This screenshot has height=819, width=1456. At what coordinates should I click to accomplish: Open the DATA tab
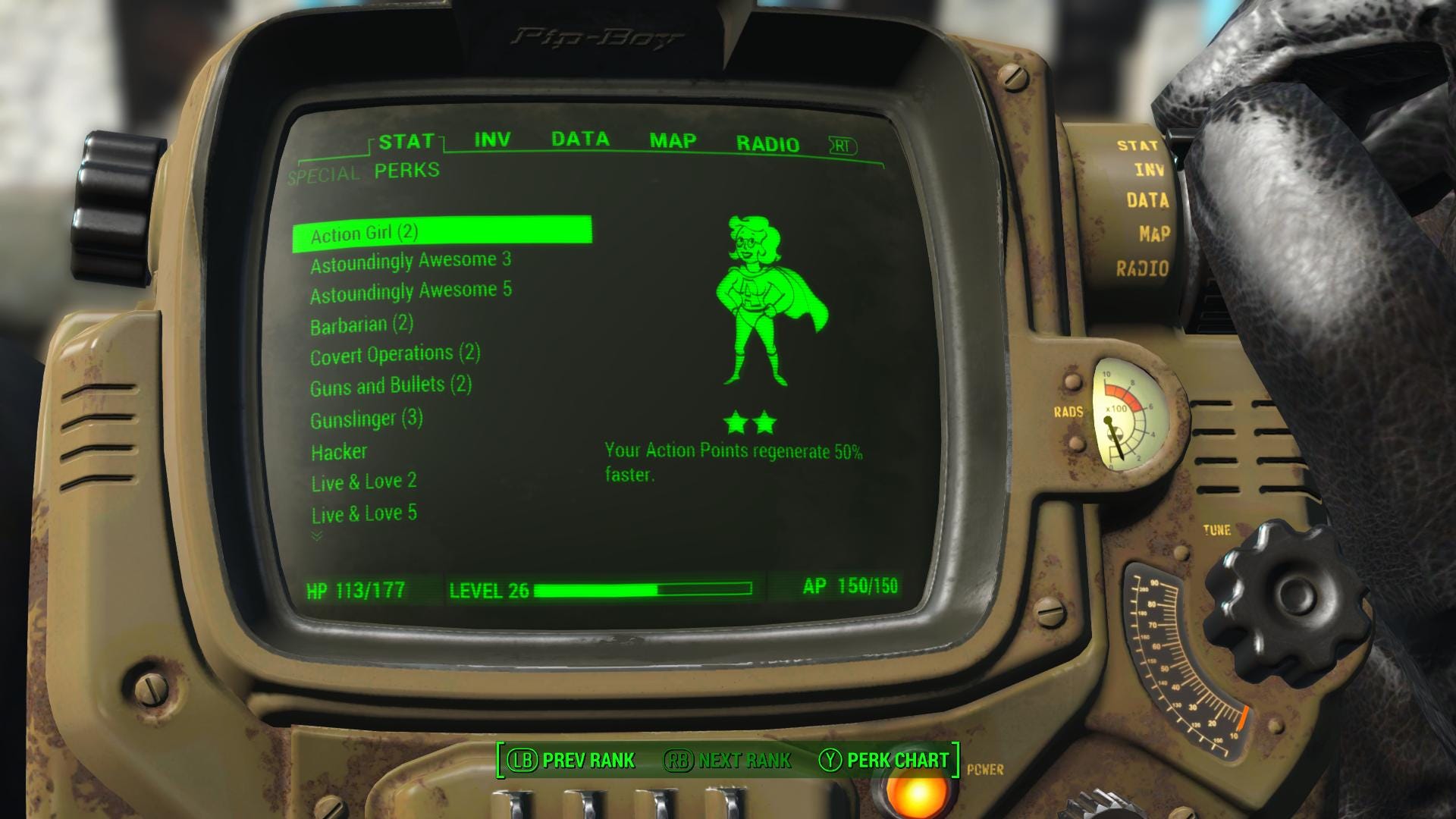click(580, 140)
